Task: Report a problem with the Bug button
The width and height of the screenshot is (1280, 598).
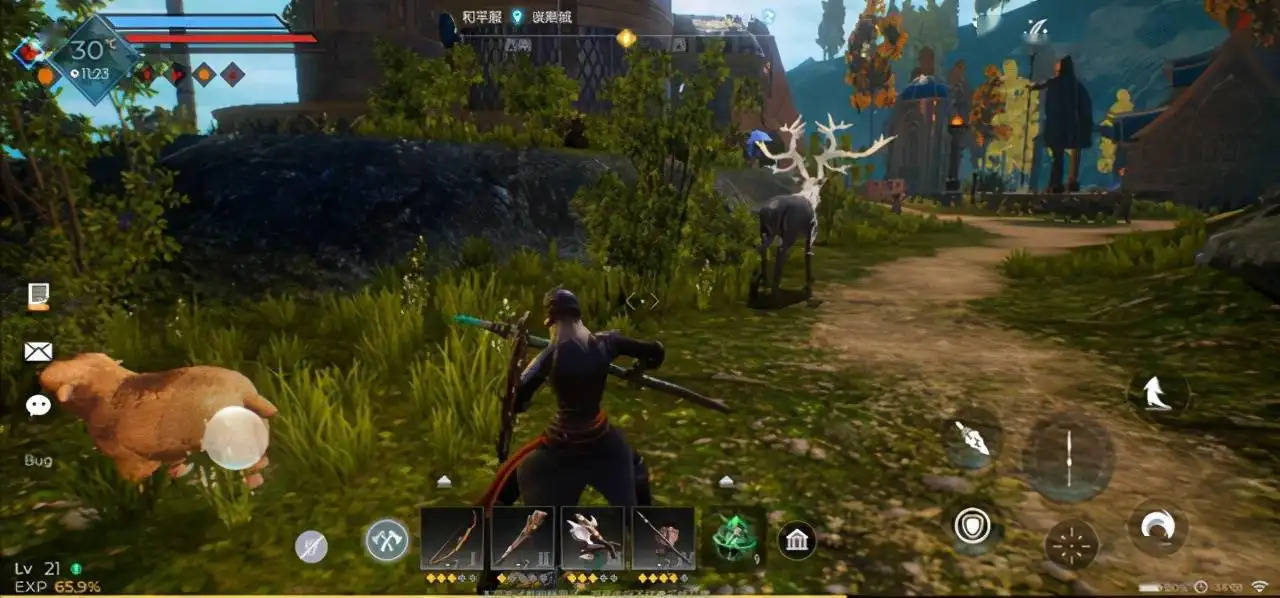Action: point(38,461)
